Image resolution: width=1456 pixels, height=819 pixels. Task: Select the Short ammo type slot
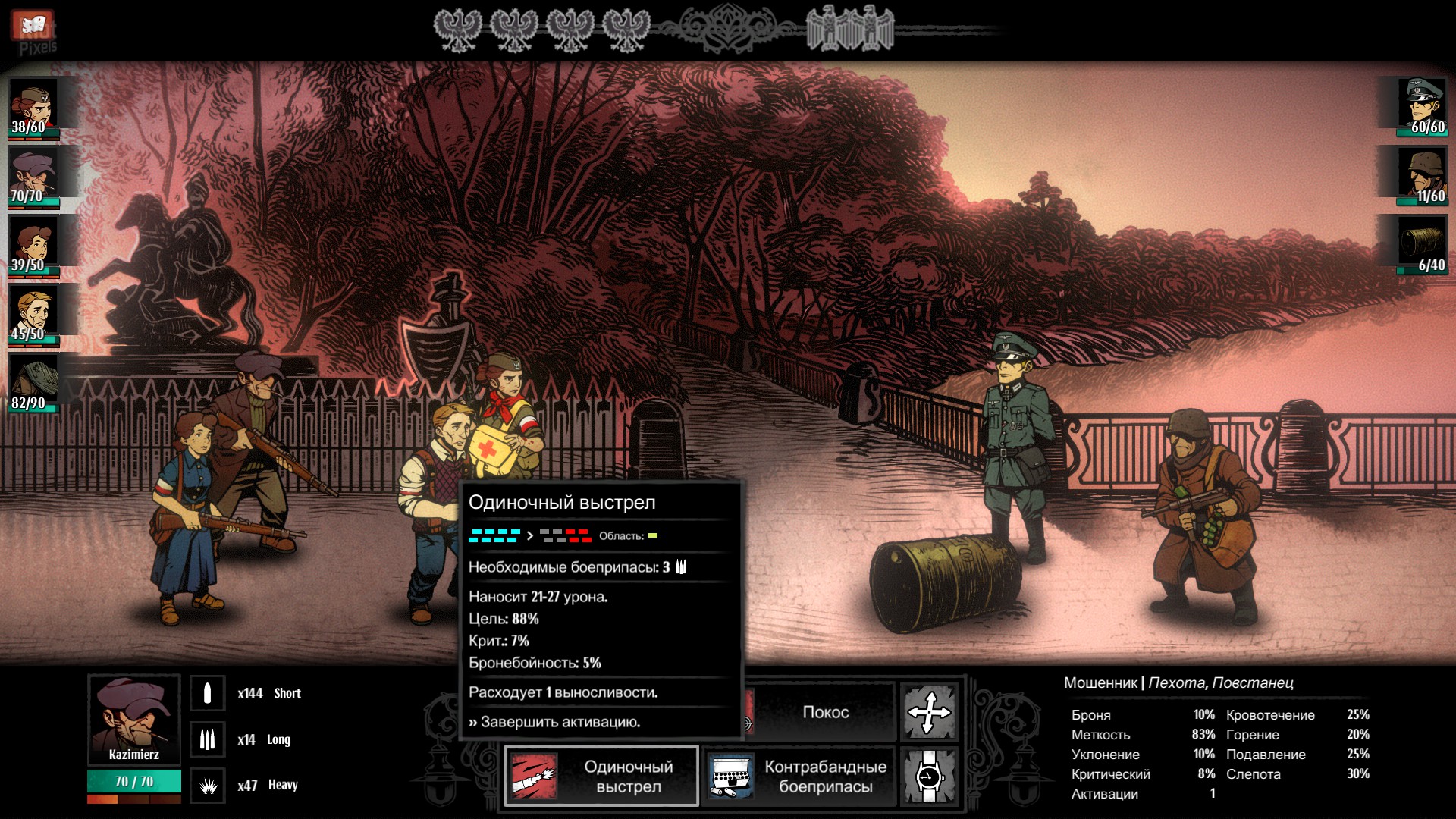coord(207,693)
